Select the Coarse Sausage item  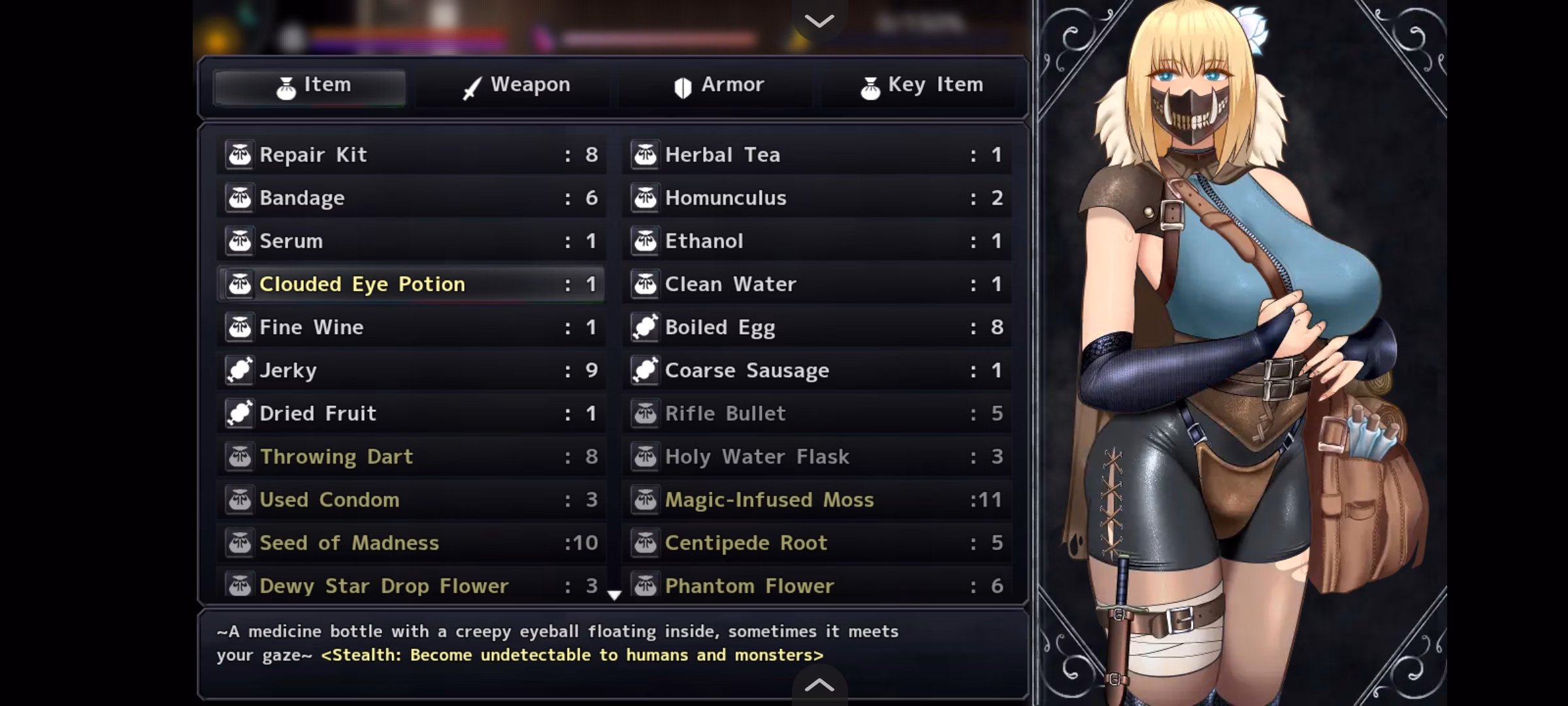[817, 371]
